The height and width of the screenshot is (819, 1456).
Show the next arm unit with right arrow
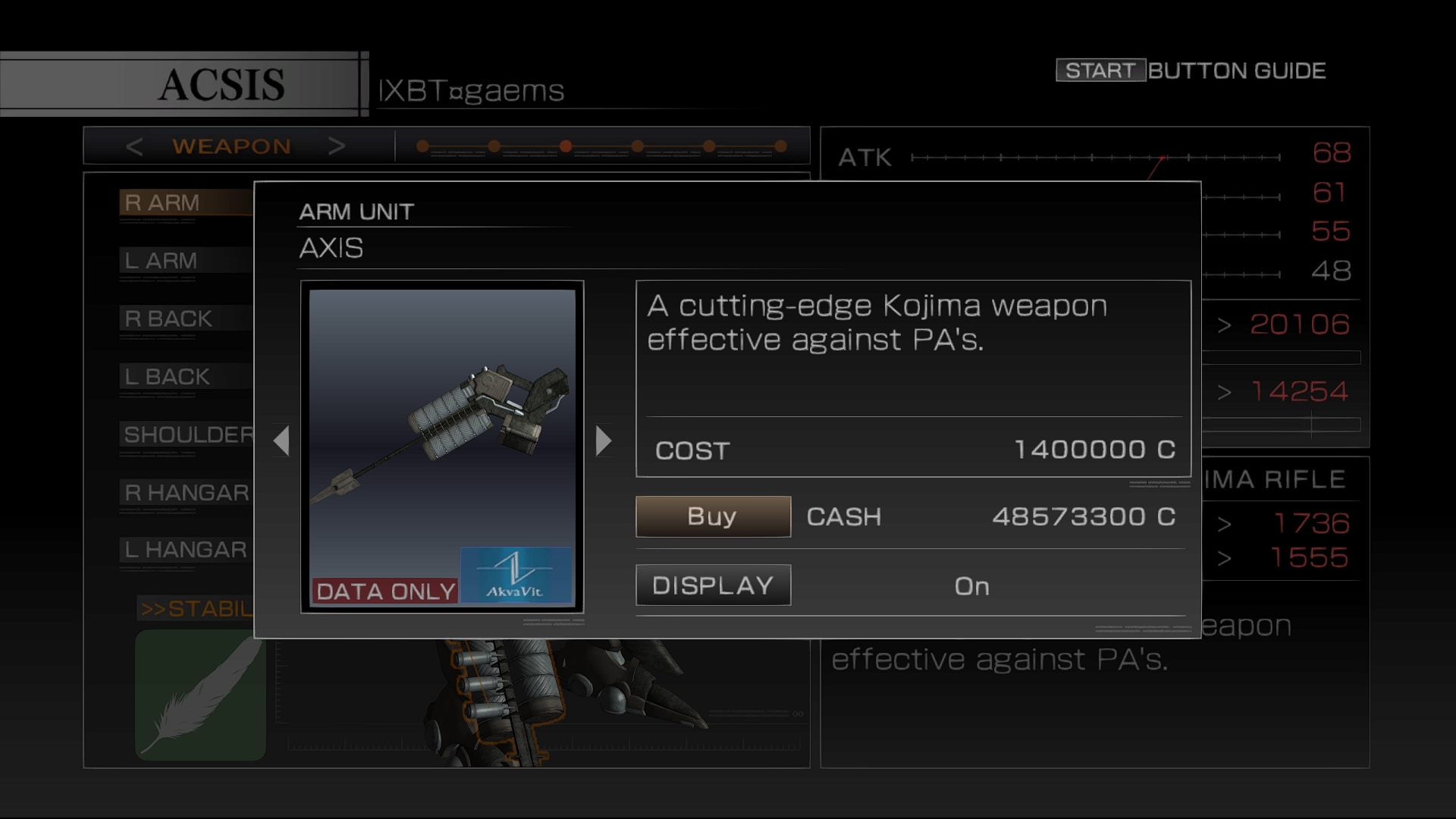coord(603,441)
